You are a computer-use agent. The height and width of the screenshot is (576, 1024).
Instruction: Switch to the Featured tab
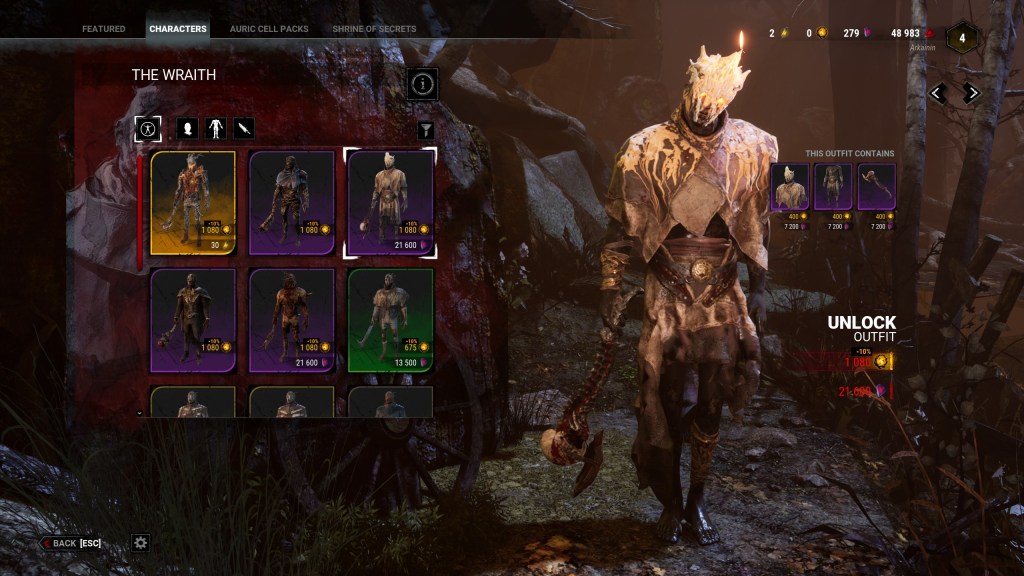(x=104, y=29)
